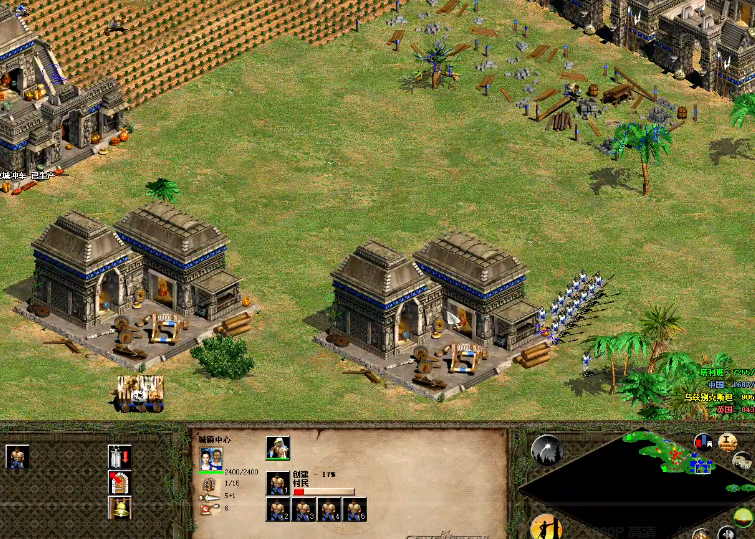Remove queued villager number 2
755x539 pixels.
click(277, 510)
